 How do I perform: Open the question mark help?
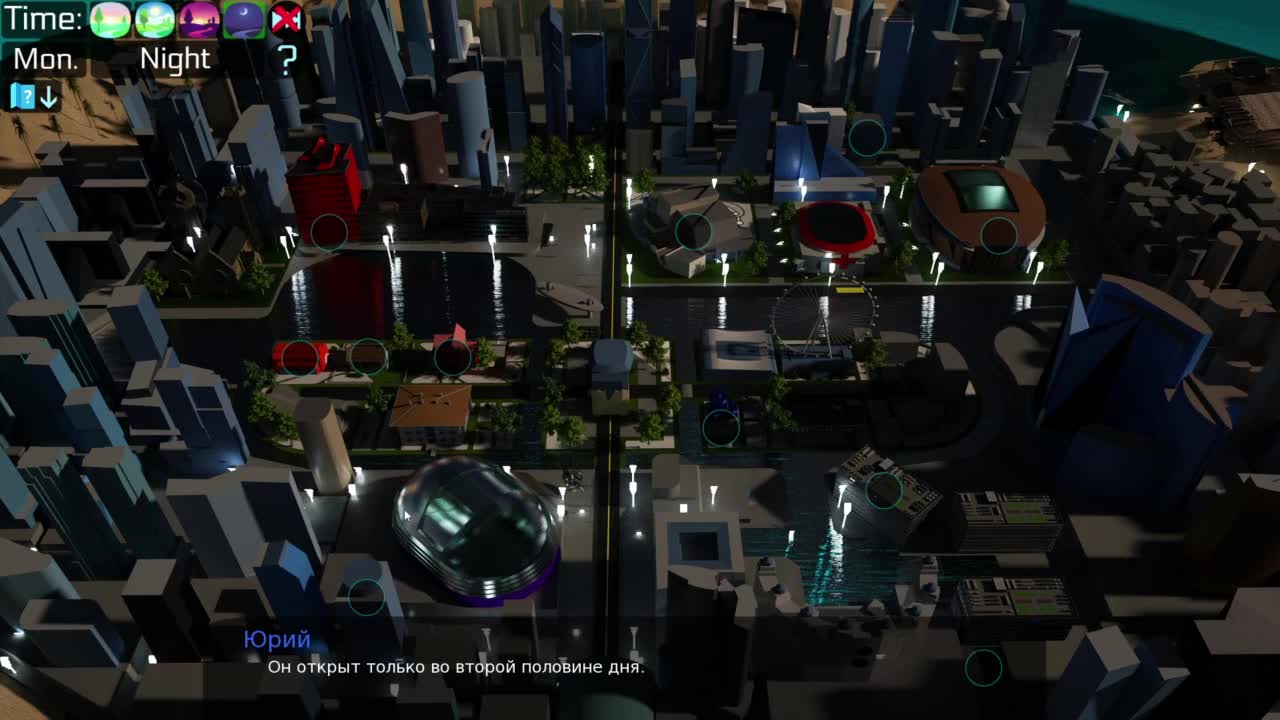pyautogui.click(x=287, y=60)
